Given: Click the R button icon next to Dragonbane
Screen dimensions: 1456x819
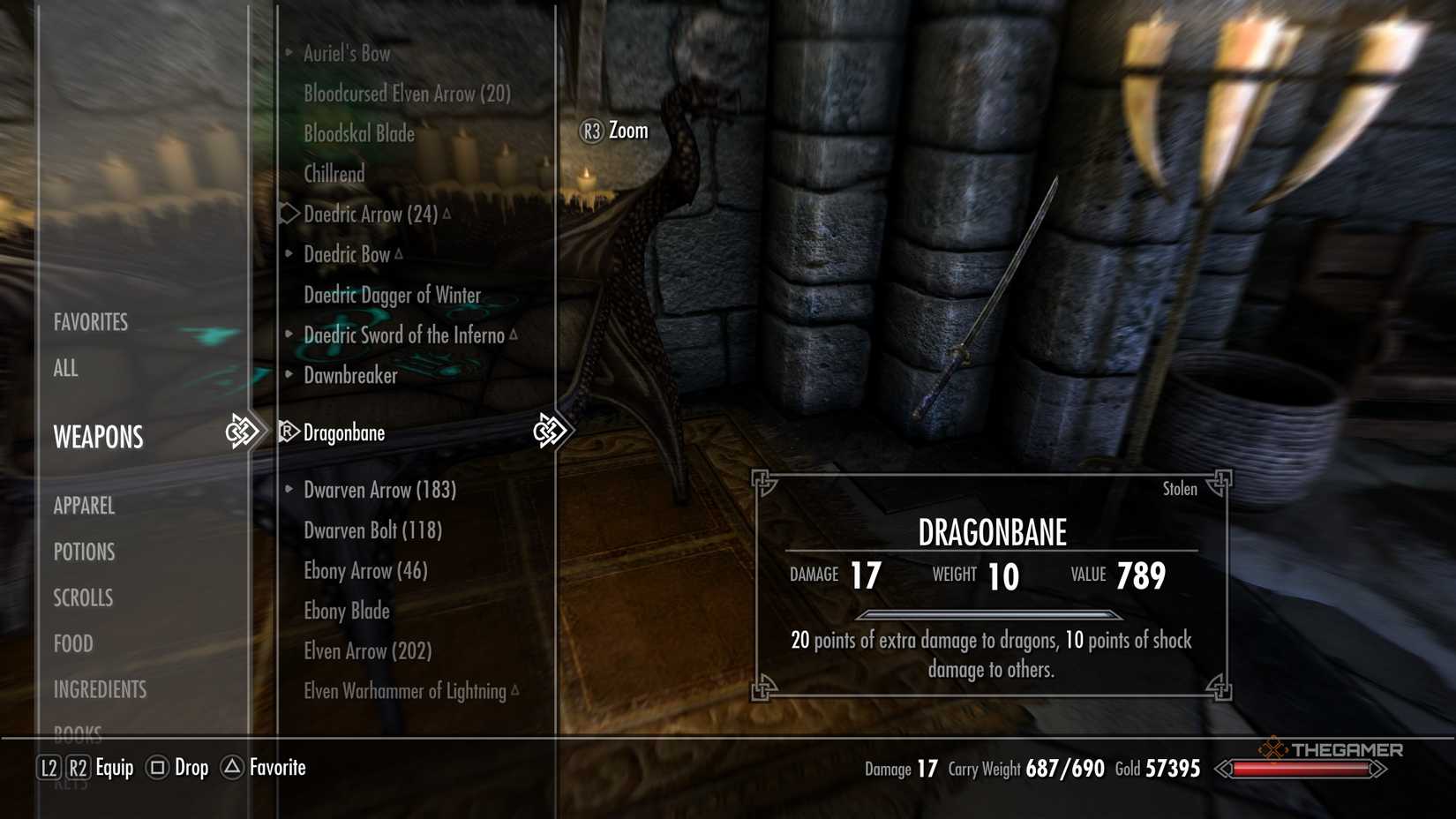Looking at the screenshot, I should coord(287,432).
